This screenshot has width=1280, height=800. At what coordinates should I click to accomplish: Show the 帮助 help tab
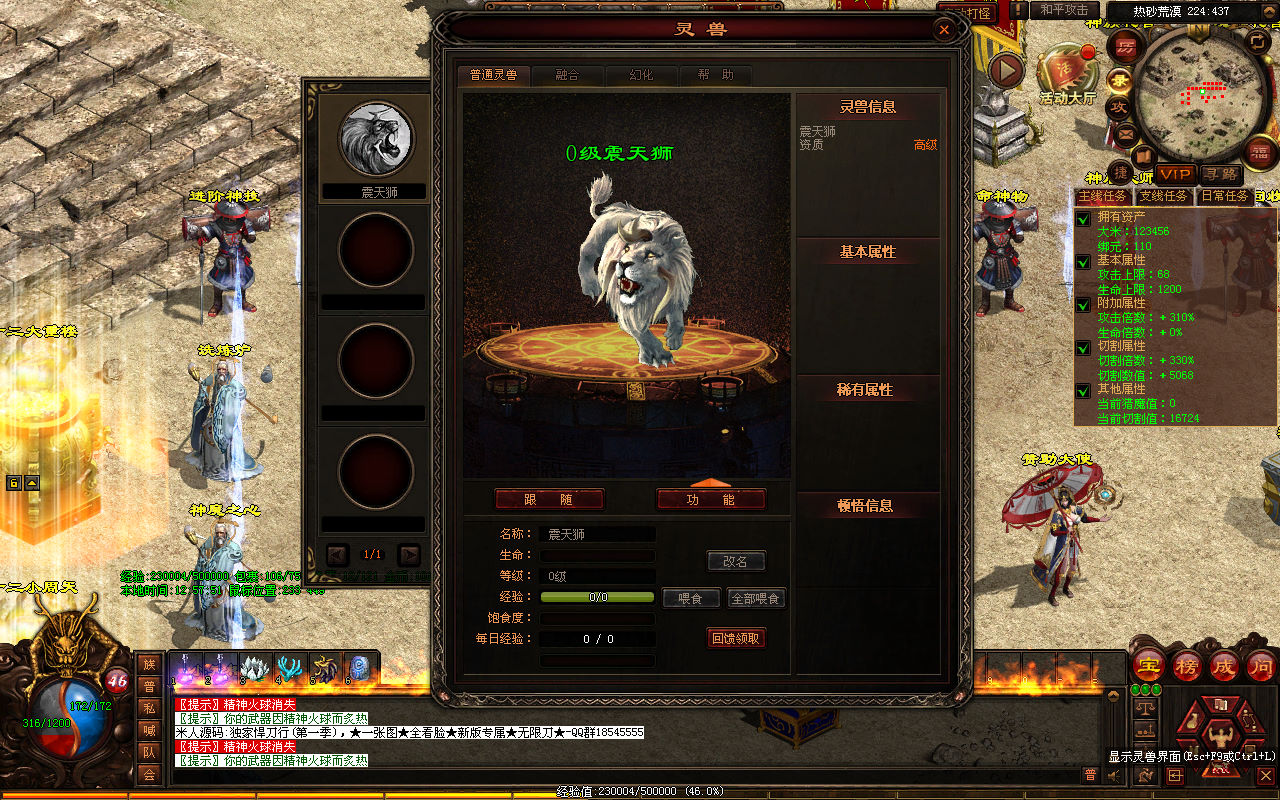[x=715, y=75]
